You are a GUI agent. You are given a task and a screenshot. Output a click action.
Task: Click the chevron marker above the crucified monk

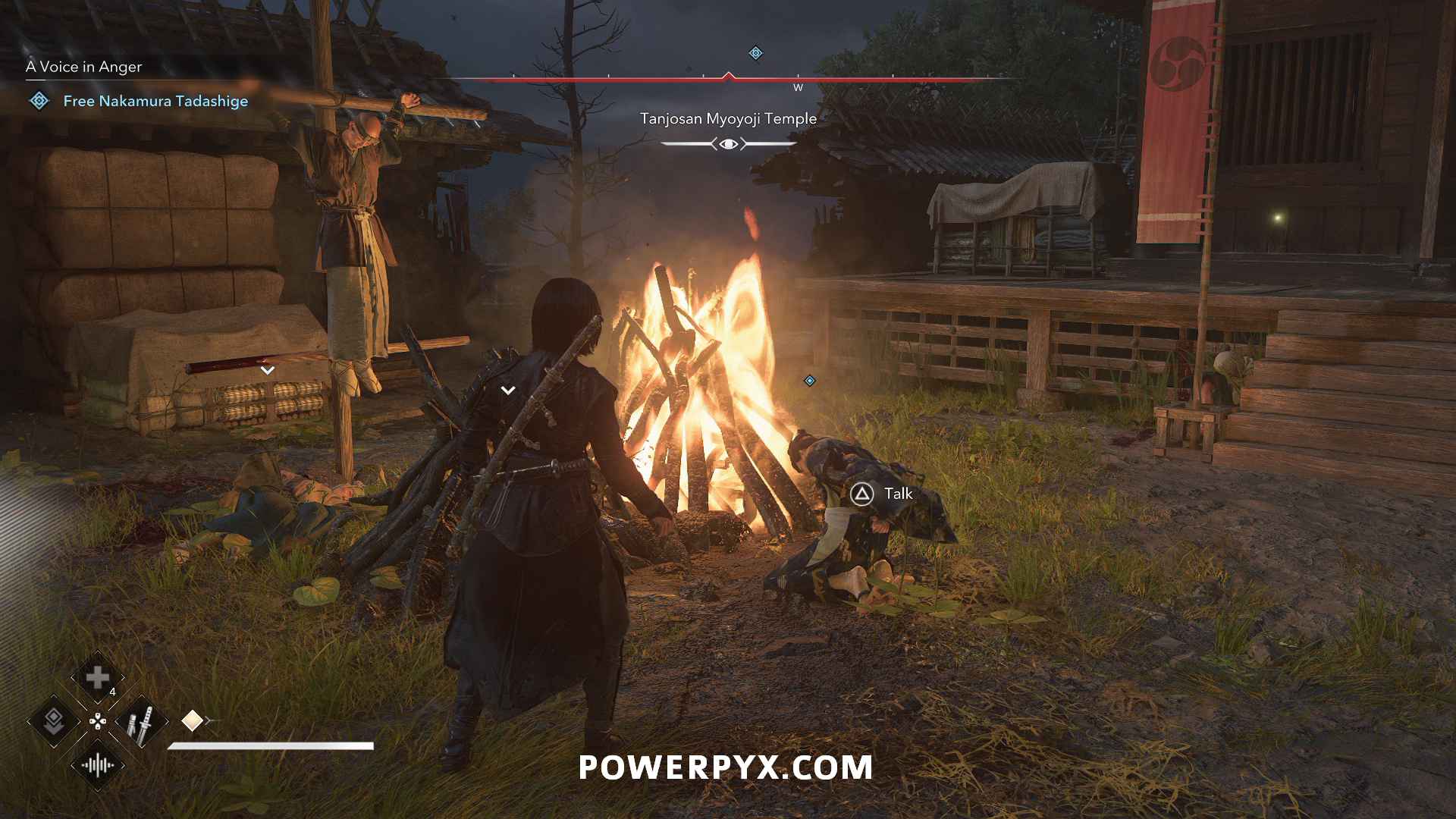point(267,369)
